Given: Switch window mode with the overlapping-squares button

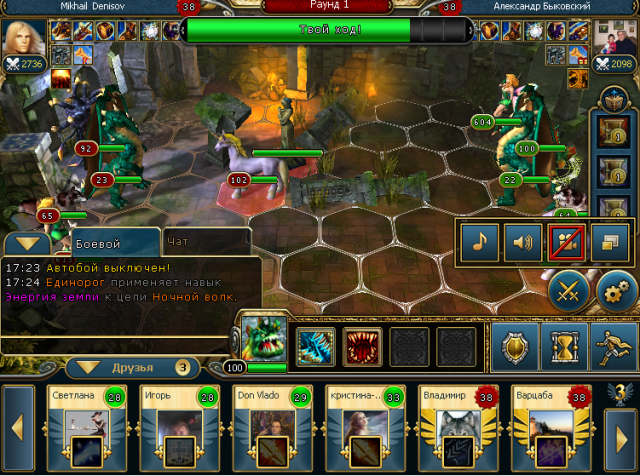Looking at the screenshot, I should (x=607, y=241).
